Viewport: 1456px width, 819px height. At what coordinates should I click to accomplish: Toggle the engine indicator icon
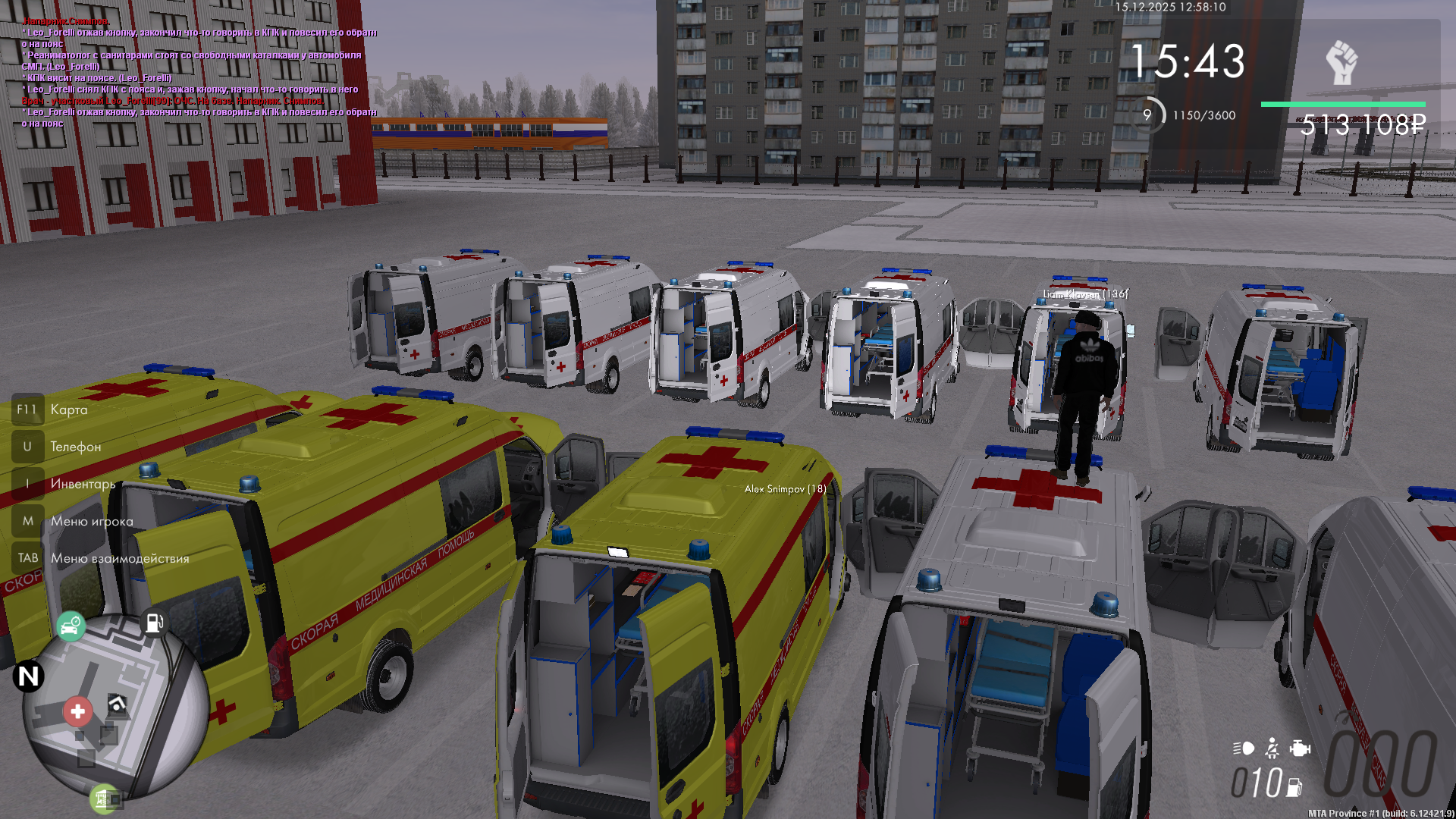pos(1300,749)
